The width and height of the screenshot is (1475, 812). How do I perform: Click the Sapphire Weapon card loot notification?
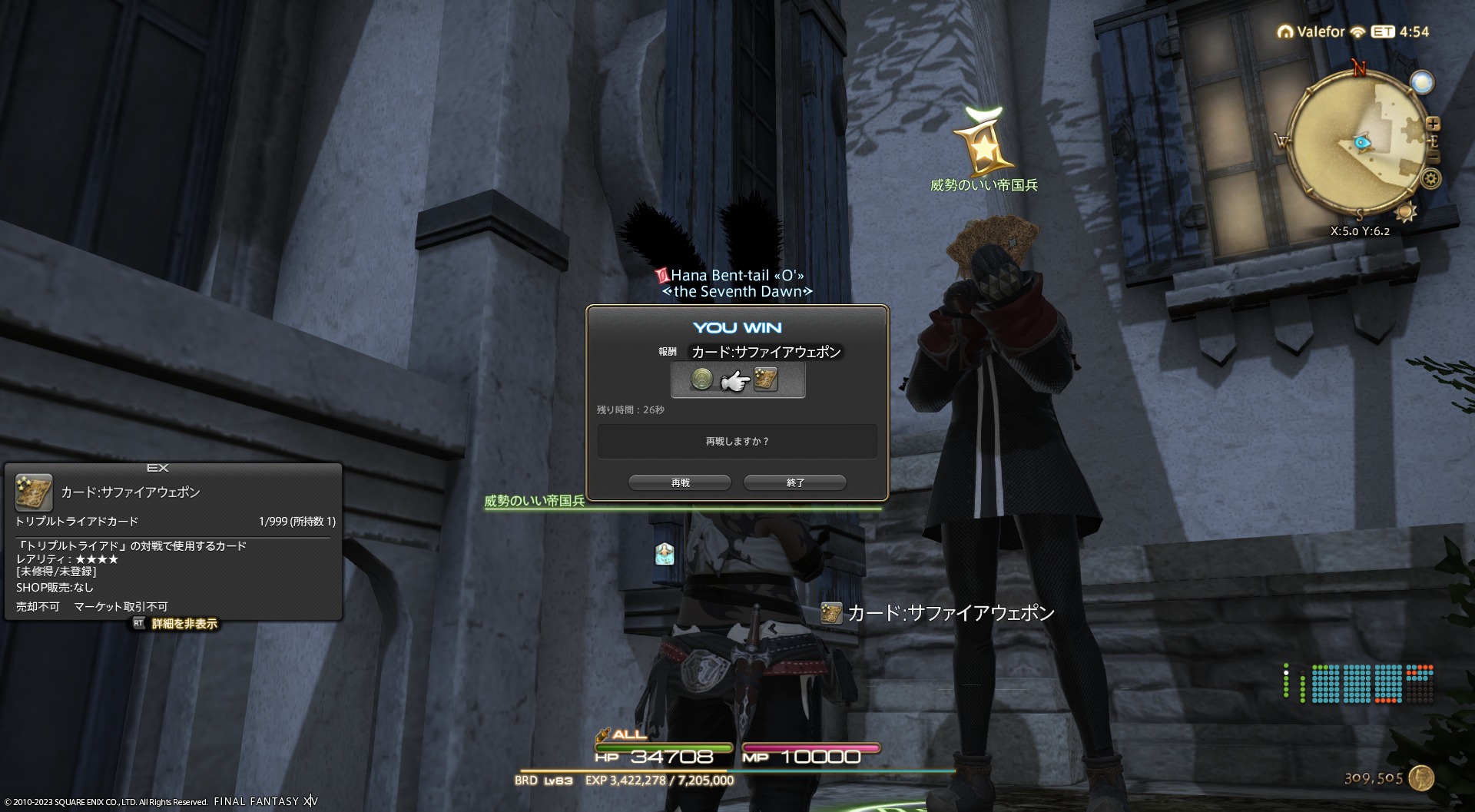[937, 613]
